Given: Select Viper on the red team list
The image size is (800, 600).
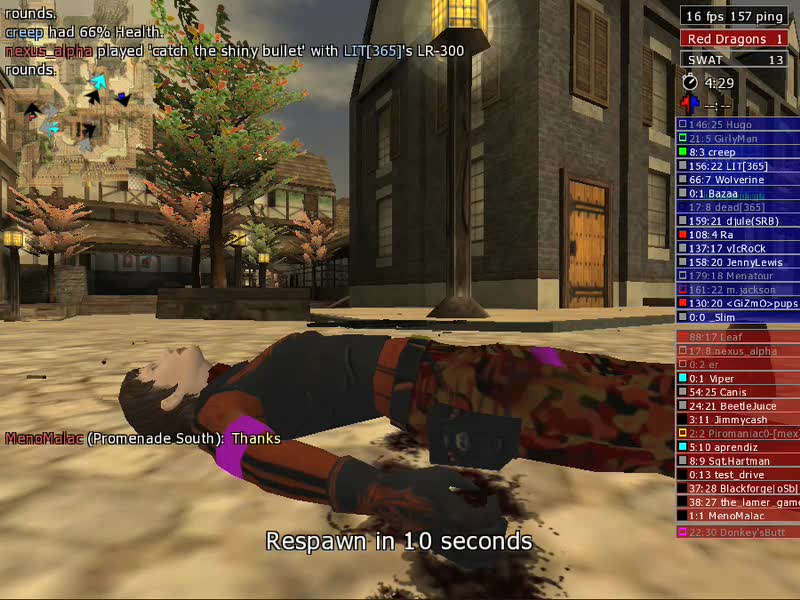Looking at the screenshot, I should pyautogui.click(x=737, y=379).
